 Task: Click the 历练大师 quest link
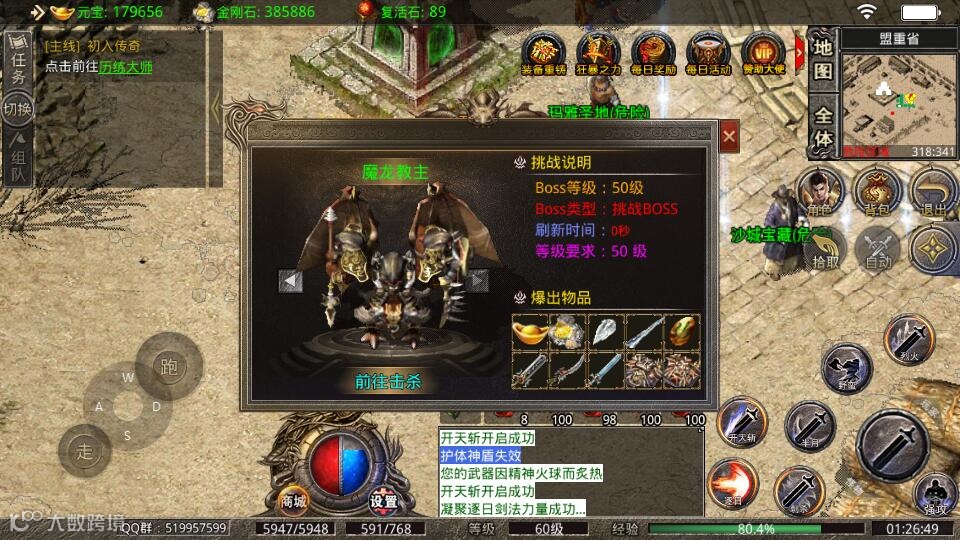pyautogui.click(x=119, y=67)
